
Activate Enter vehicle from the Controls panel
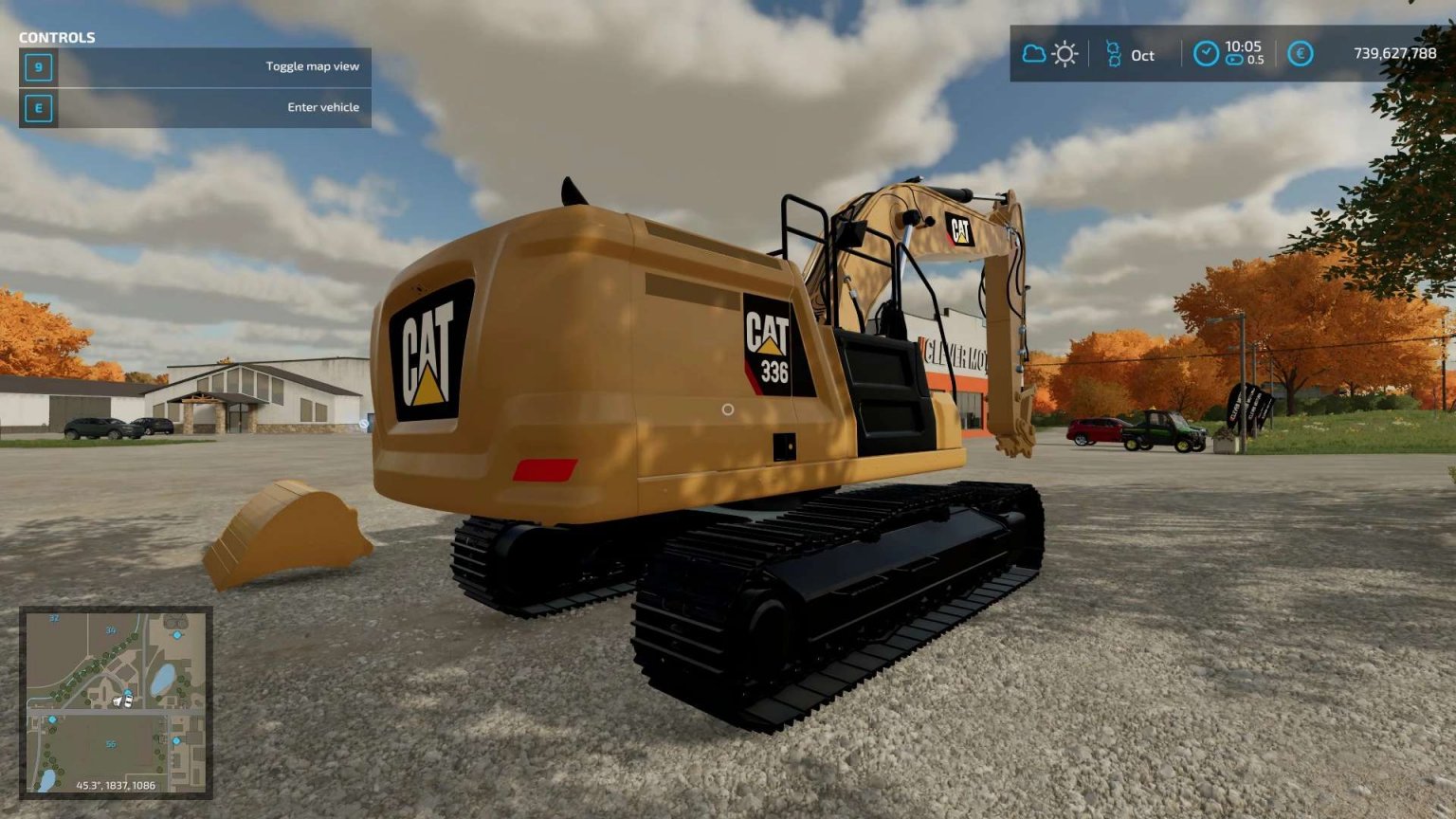[x=322, y=107]
